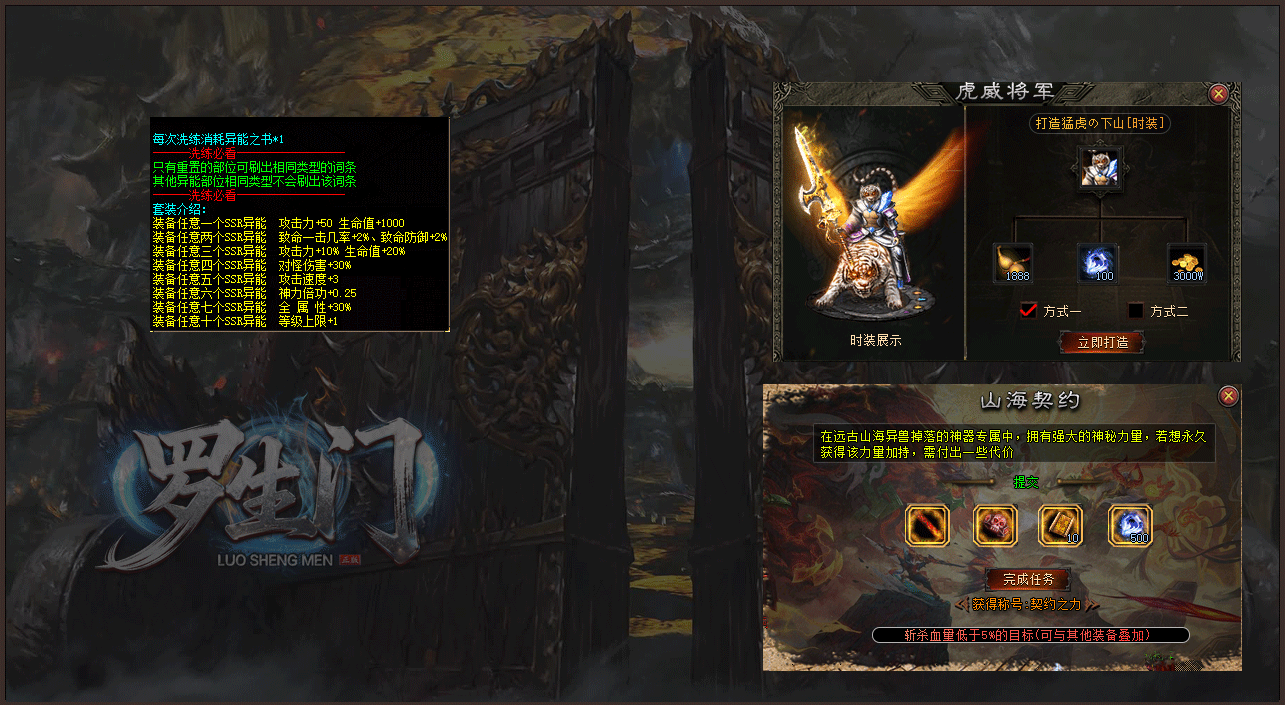The width and height of the screenshot is (1285, 705).
Task: Close the 虎威将军 crafting panel
Action: (1218, 94)
